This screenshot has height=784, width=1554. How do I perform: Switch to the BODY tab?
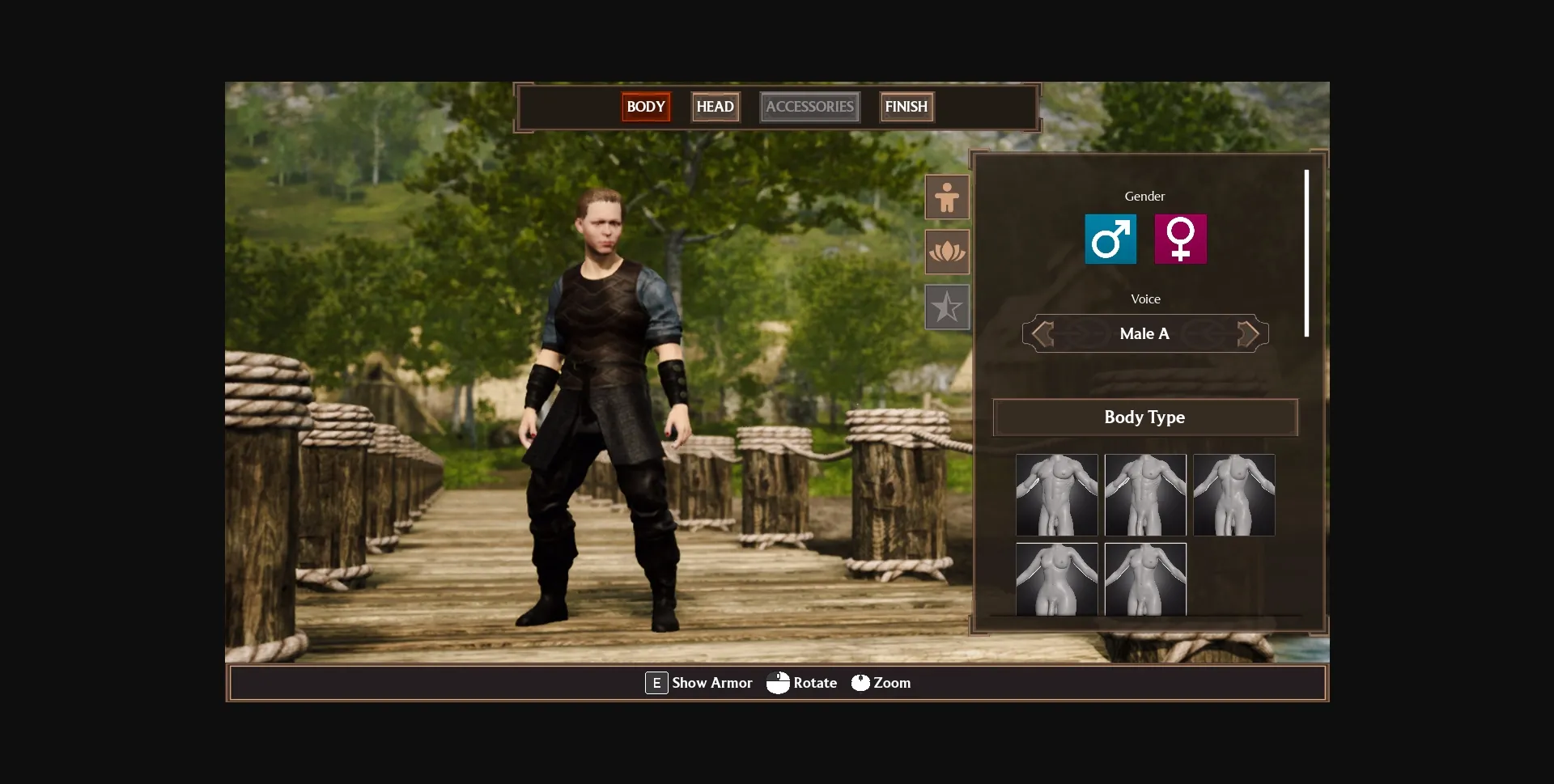pos(645,107)
